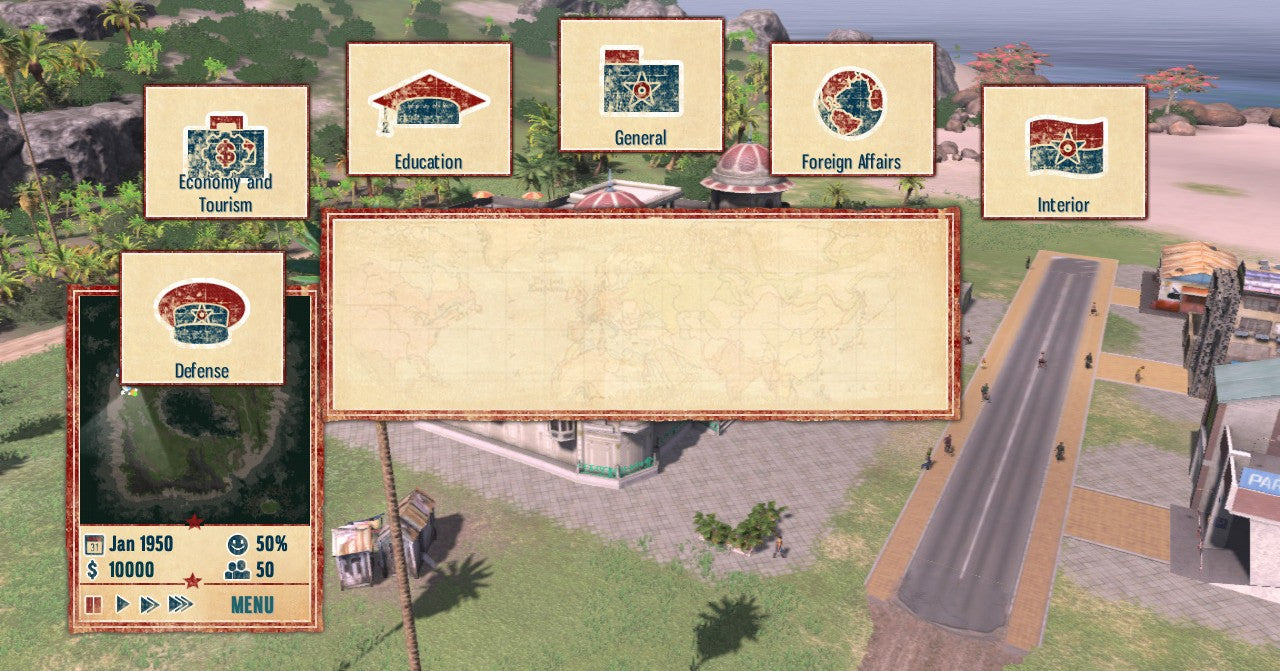Image resolution: width=1280 pixels, height=671 pixels.
Task: Switch to double-arrow fast speed
Action: 149,604
